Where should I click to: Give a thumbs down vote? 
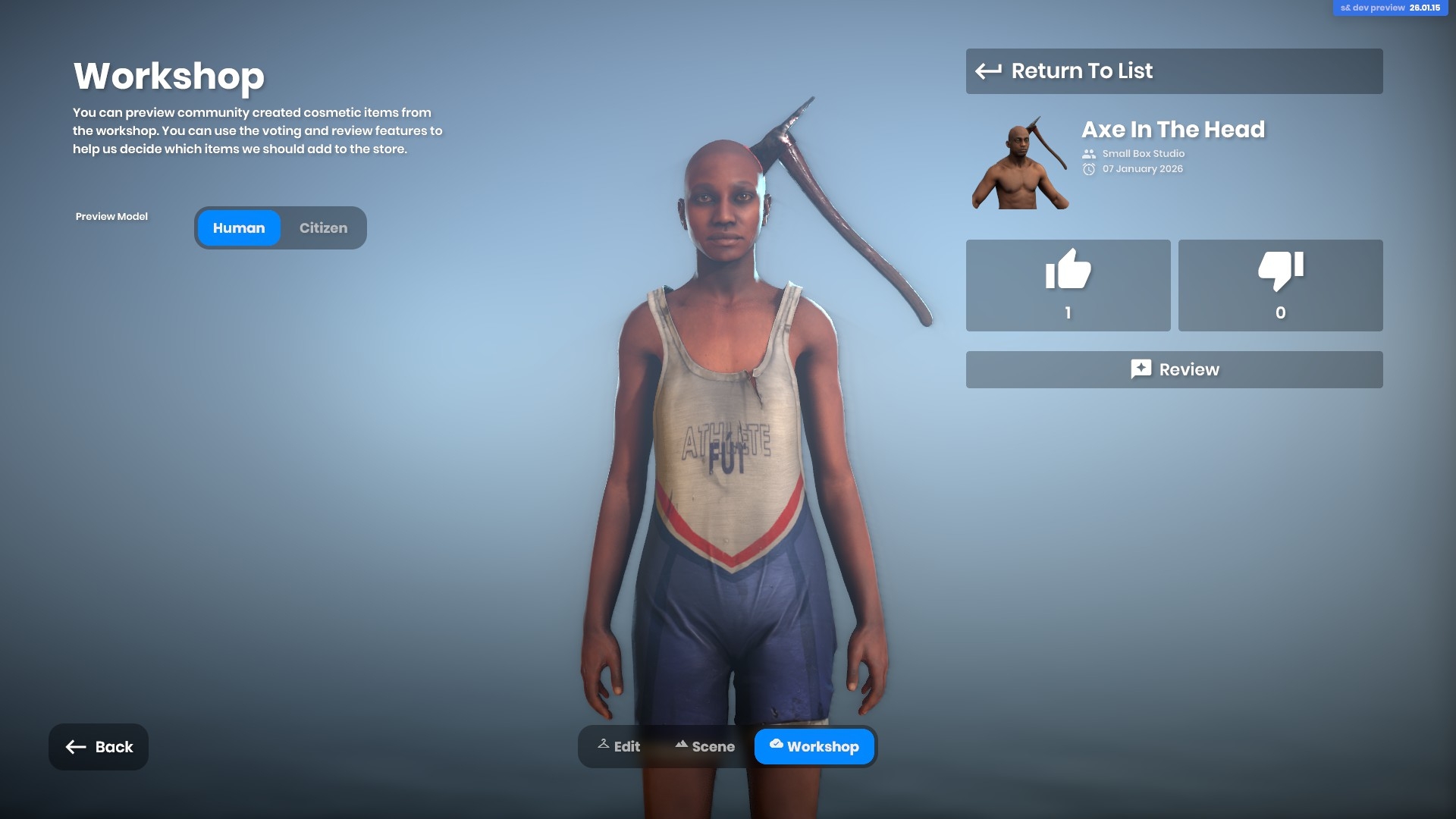(x=1280, y=285)
